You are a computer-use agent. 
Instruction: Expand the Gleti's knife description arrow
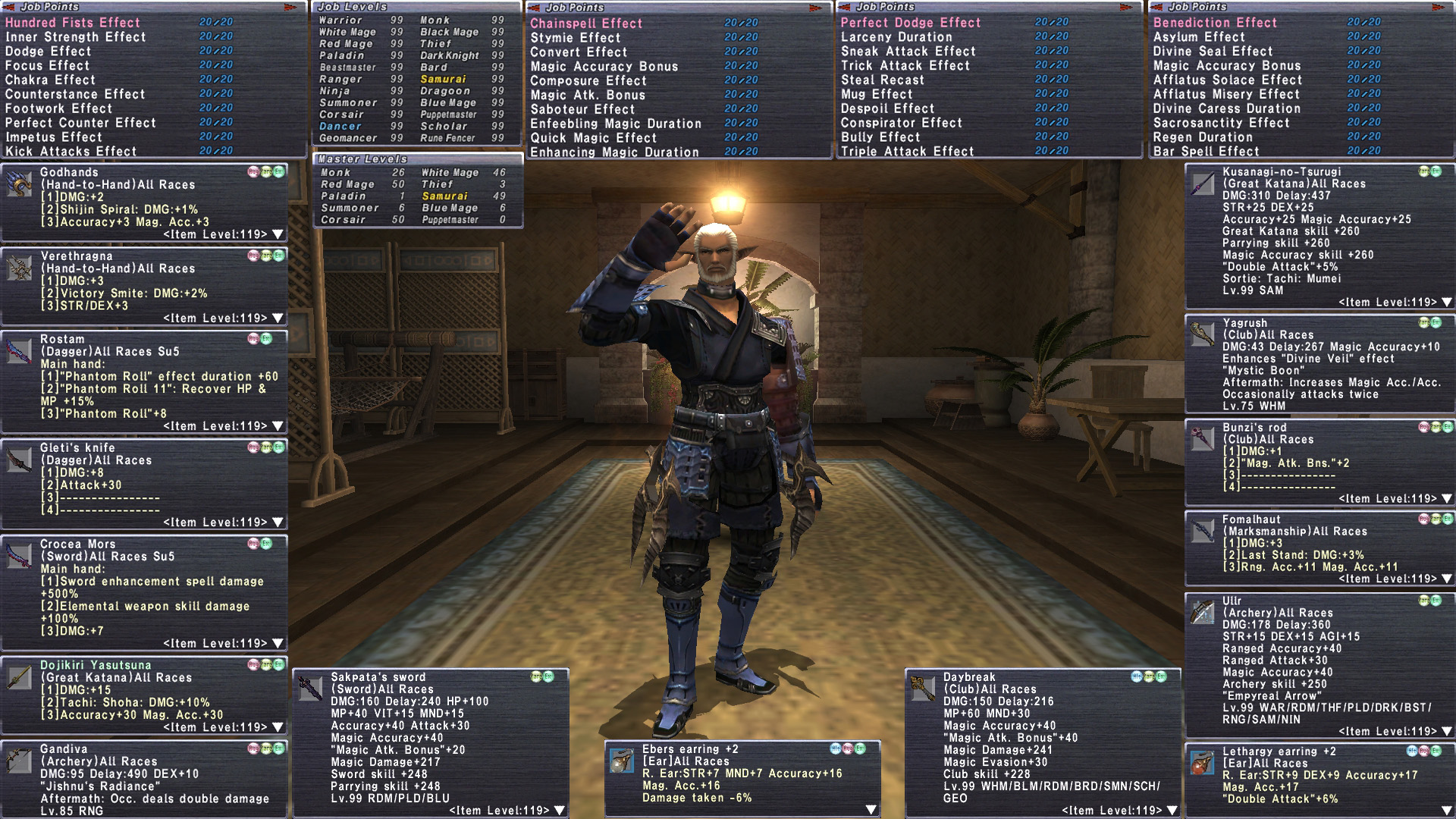point(278,522)
